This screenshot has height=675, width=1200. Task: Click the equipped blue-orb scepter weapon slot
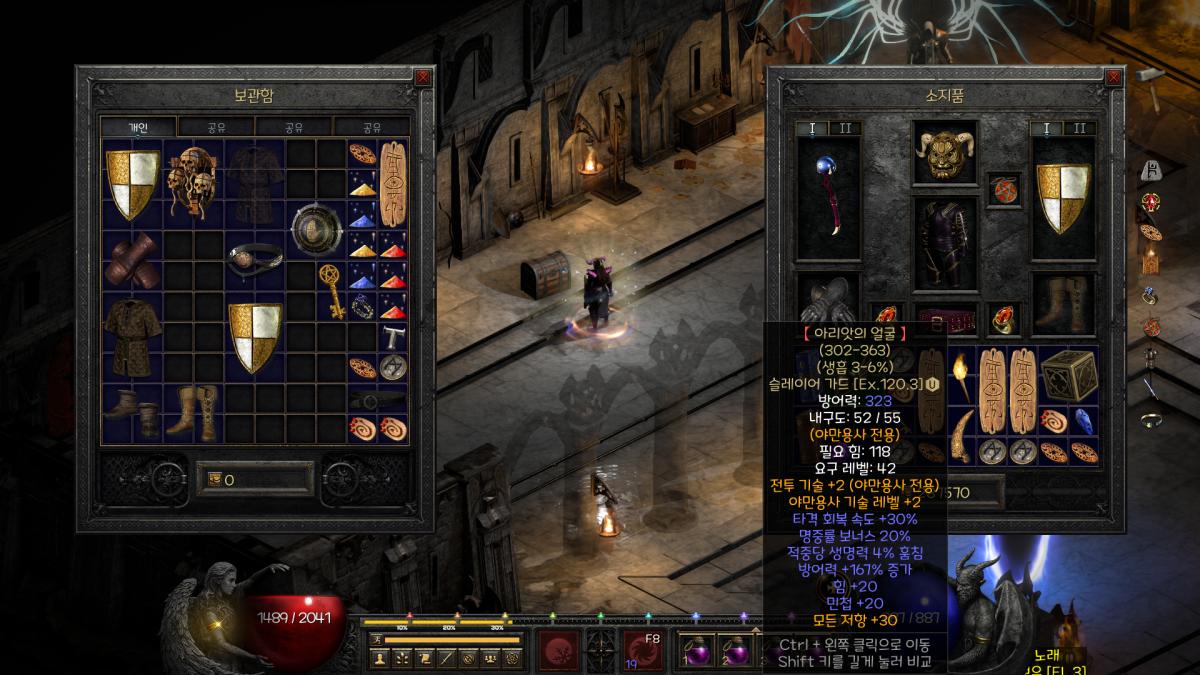828,196
